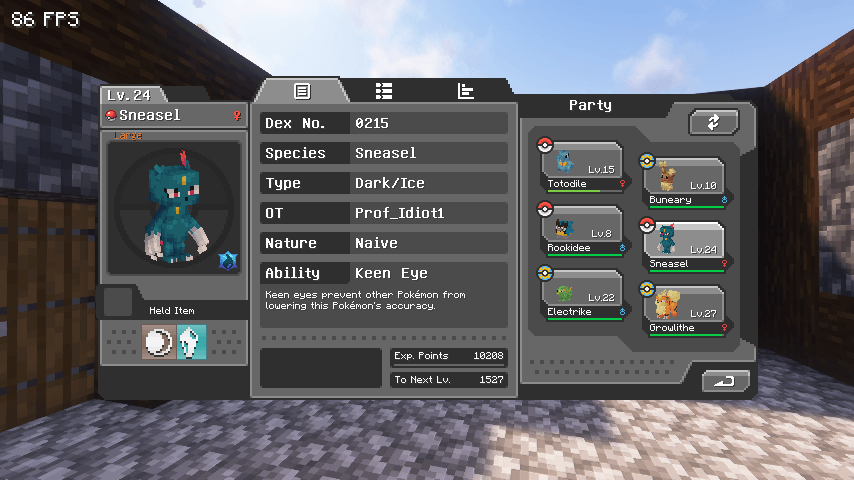Select Totodile in the party
Screen dimensions: 854x480
[x=583, y=166]
